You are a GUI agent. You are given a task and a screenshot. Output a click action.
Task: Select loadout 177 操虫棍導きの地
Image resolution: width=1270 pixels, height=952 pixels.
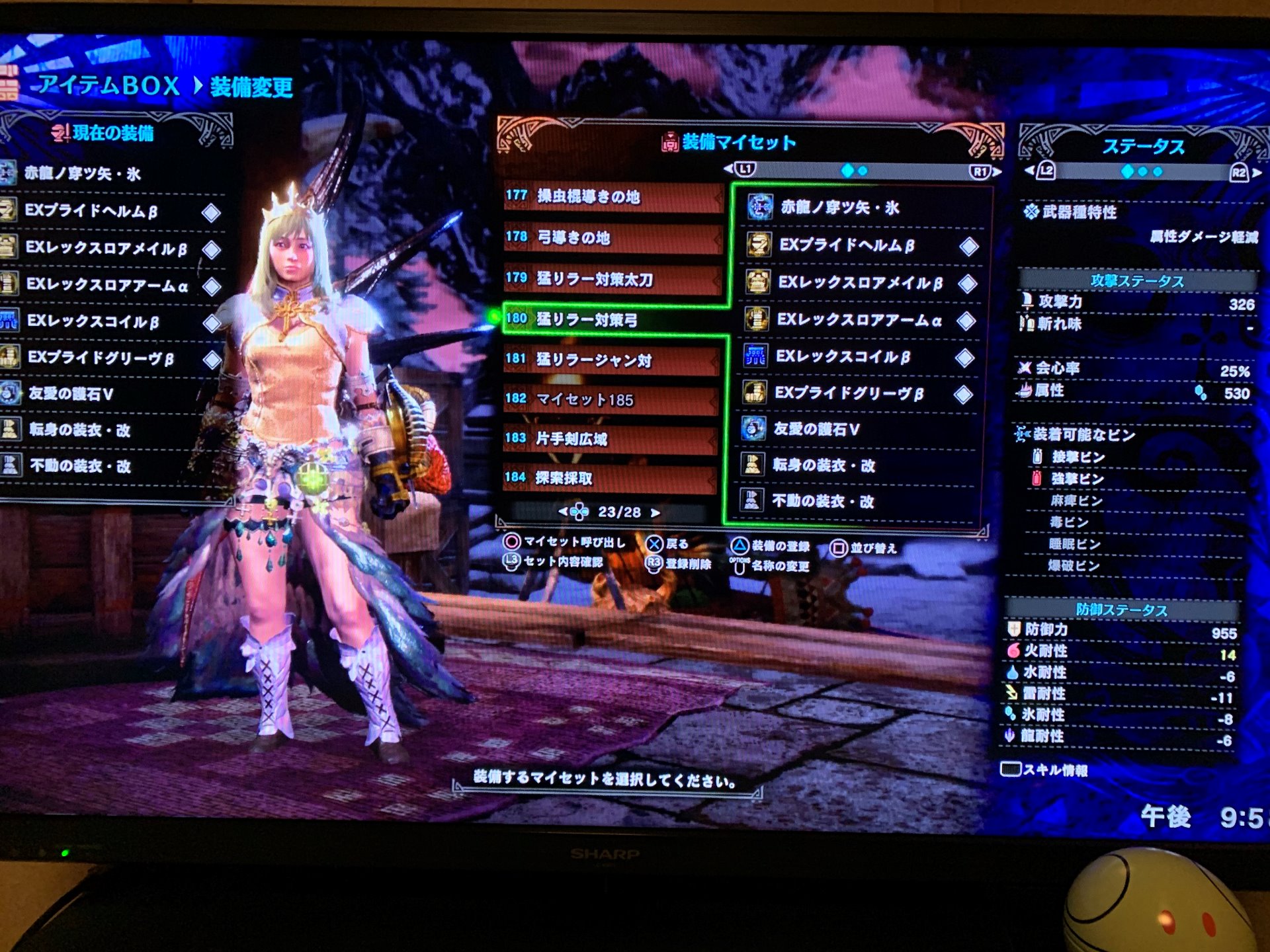point(612,197)
